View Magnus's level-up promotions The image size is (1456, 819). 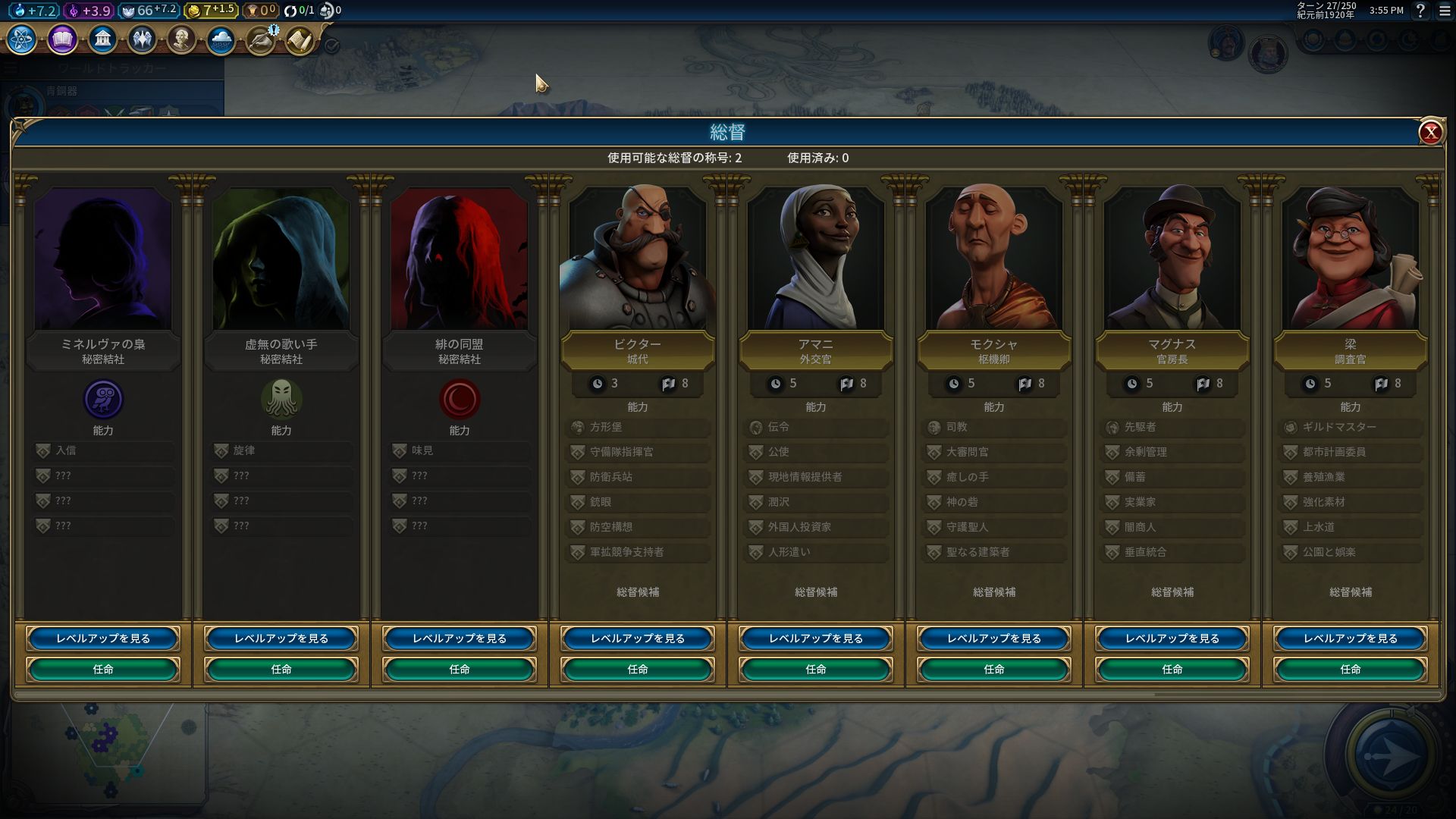(1172, 639)
